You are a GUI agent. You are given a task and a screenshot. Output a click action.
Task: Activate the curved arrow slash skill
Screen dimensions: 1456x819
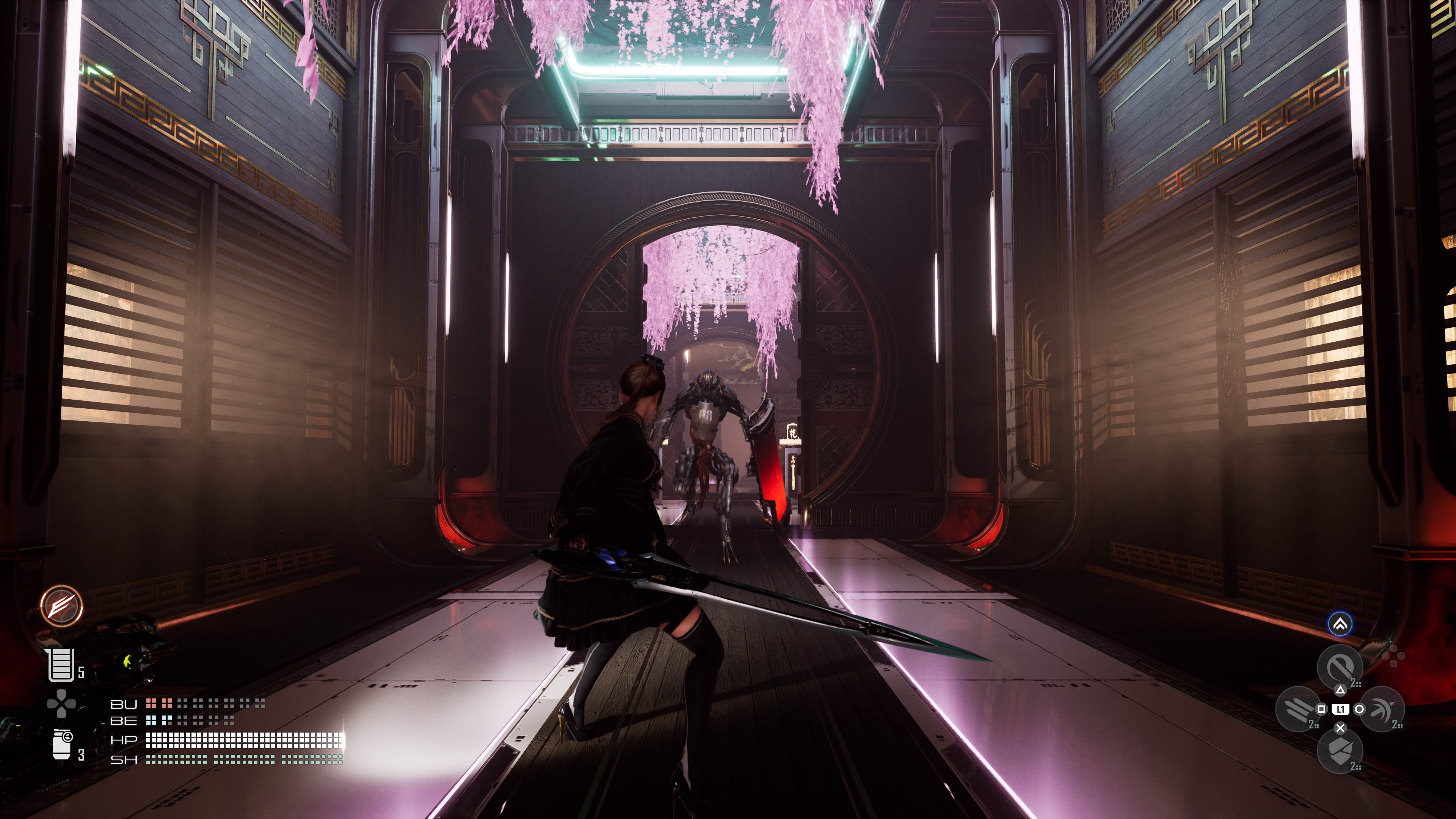point(1381,708)
